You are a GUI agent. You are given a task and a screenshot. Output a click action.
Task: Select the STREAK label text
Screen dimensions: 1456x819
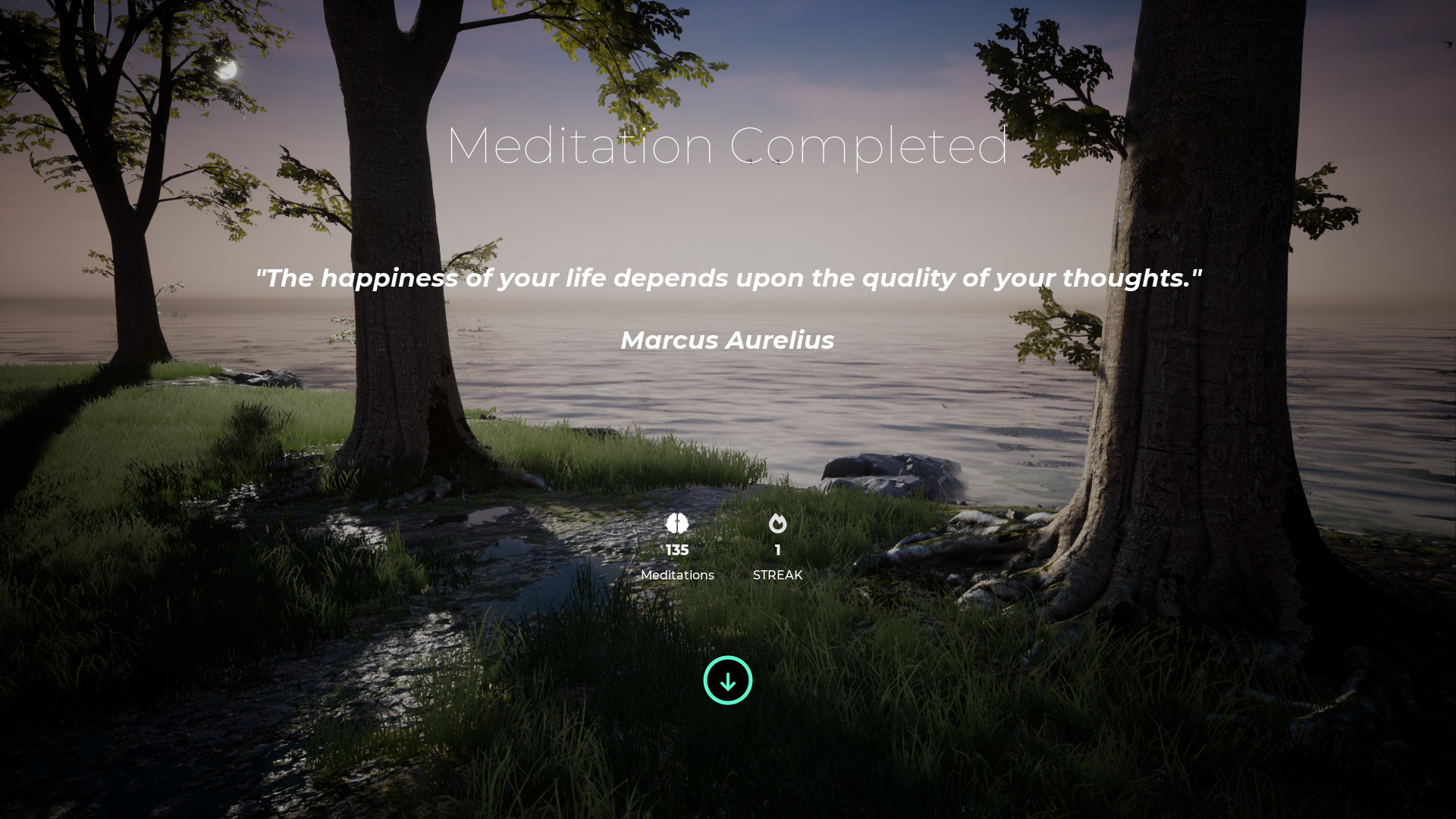click(x=777, y=575)
